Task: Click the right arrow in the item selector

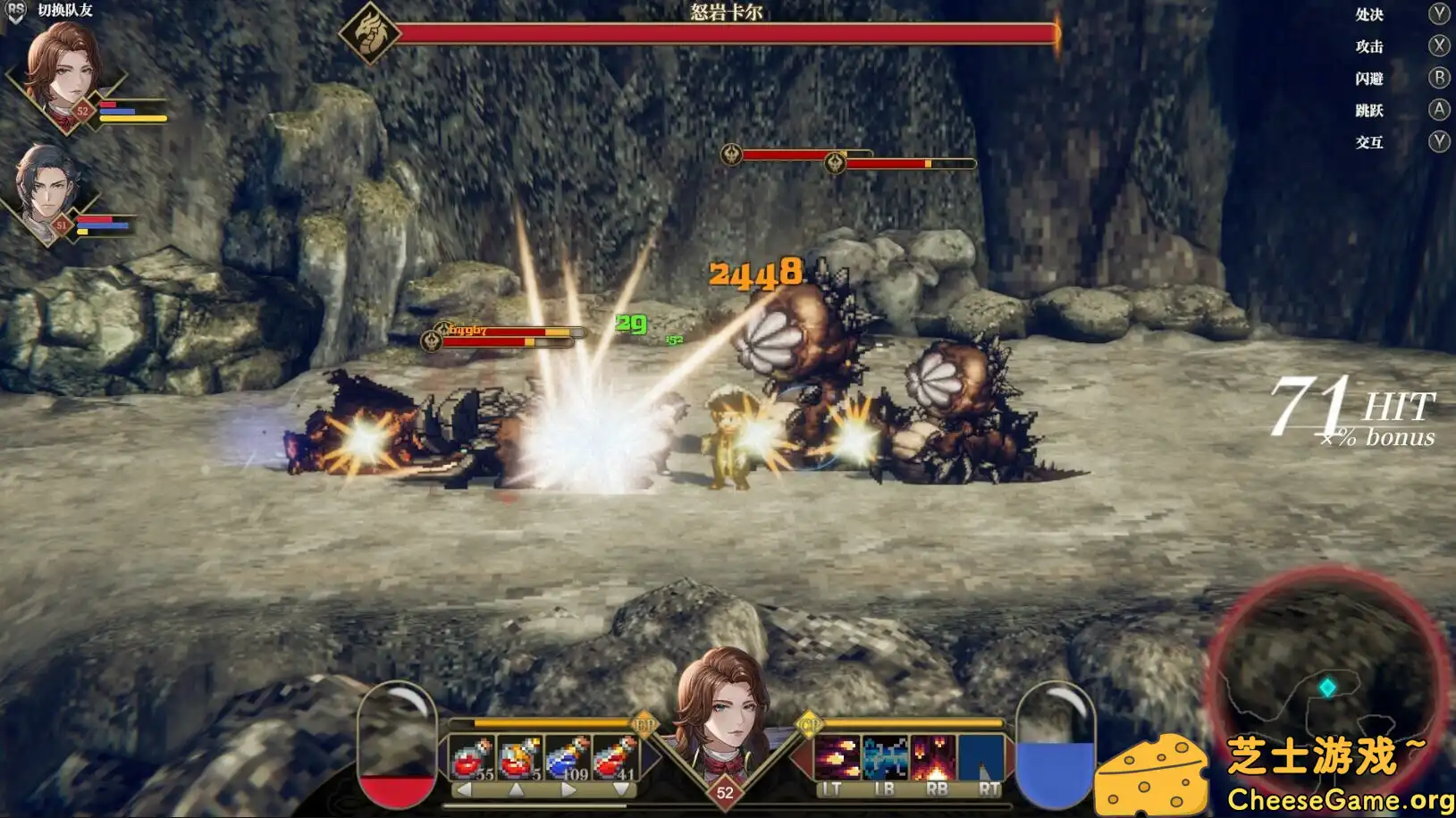Action: pos(568,788)
